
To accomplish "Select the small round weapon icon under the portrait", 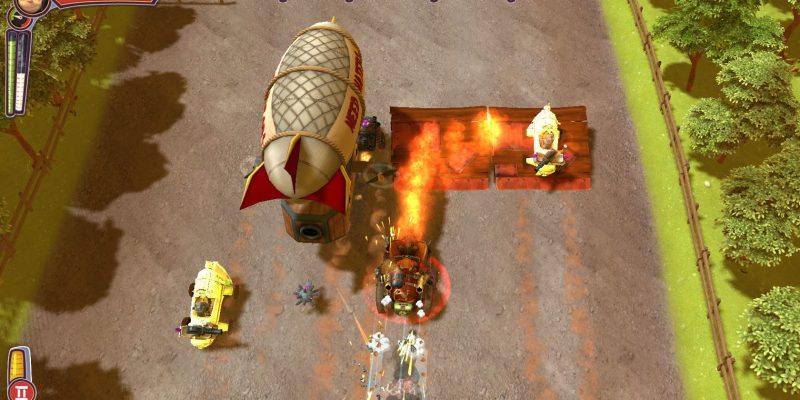I will tap(17, 21).
